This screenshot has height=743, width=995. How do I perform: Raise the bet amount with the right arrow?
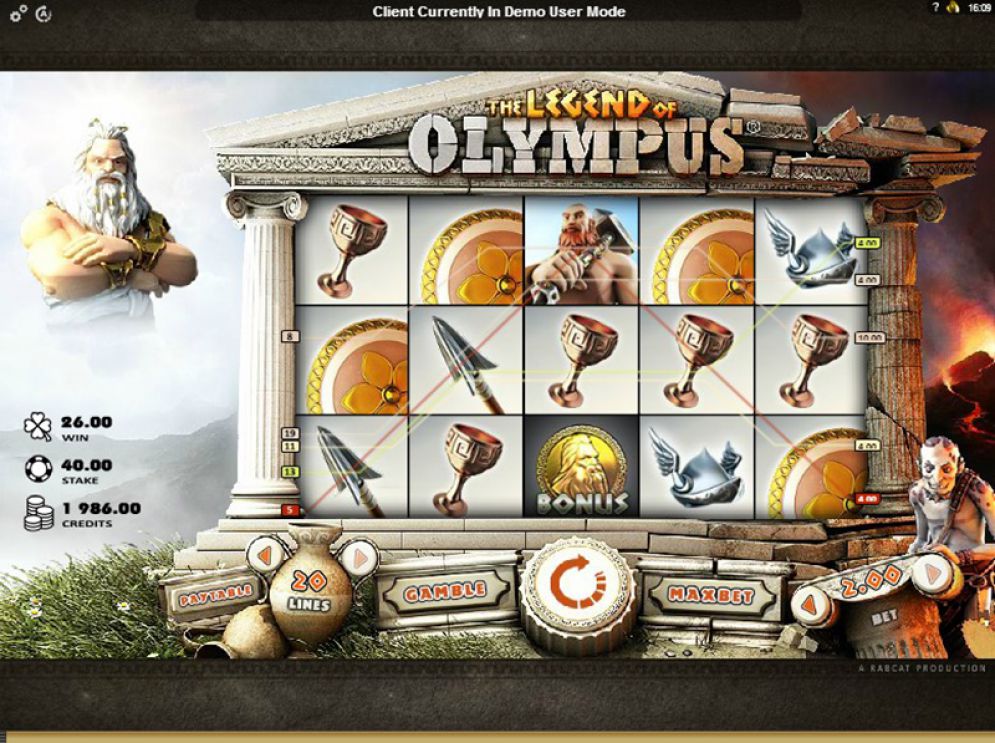tap(929, 574)
